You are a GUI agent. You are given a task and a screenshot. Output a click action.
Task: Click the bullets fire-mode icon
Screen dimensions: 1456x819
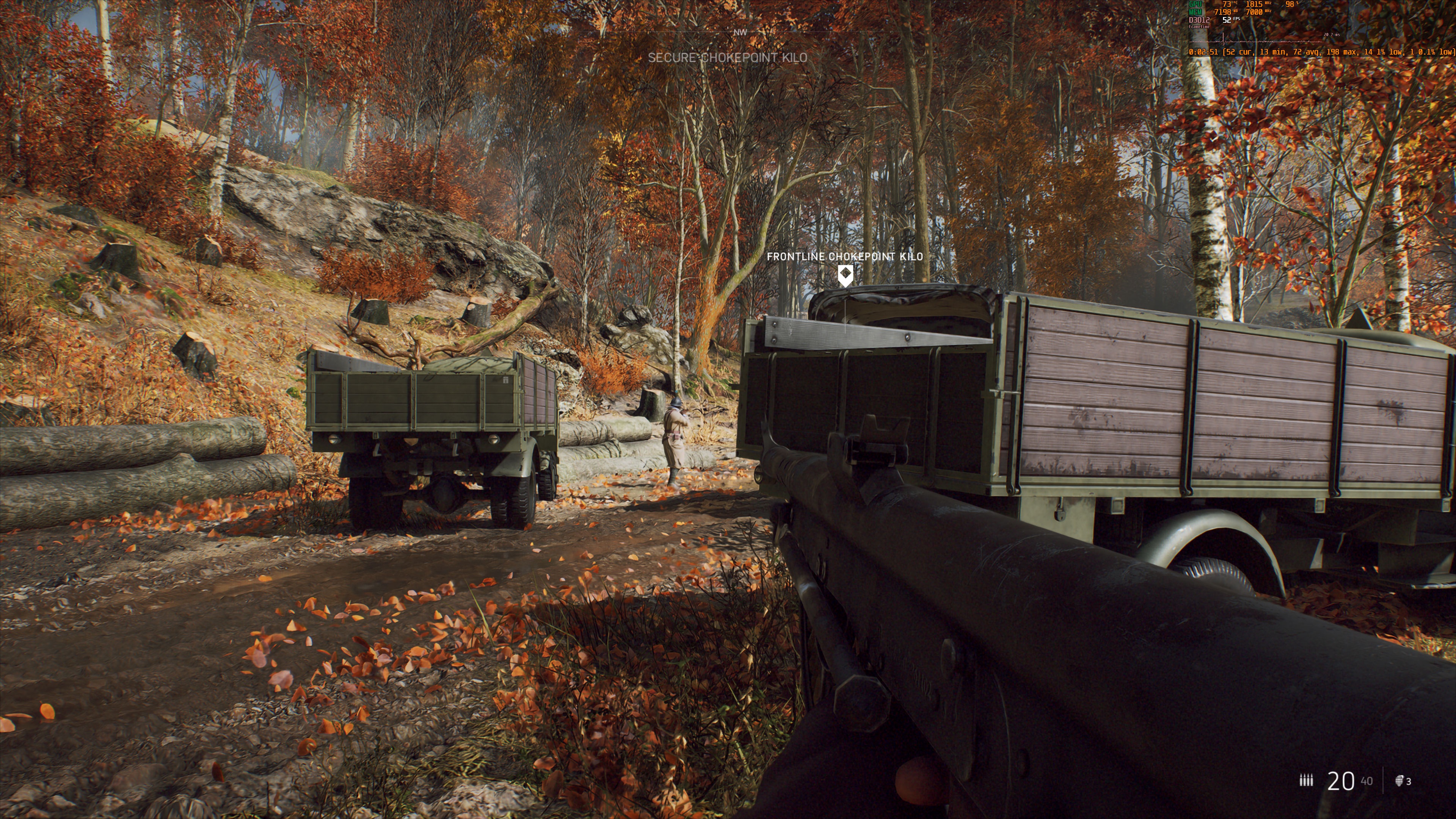click(x=1305, y=781)
